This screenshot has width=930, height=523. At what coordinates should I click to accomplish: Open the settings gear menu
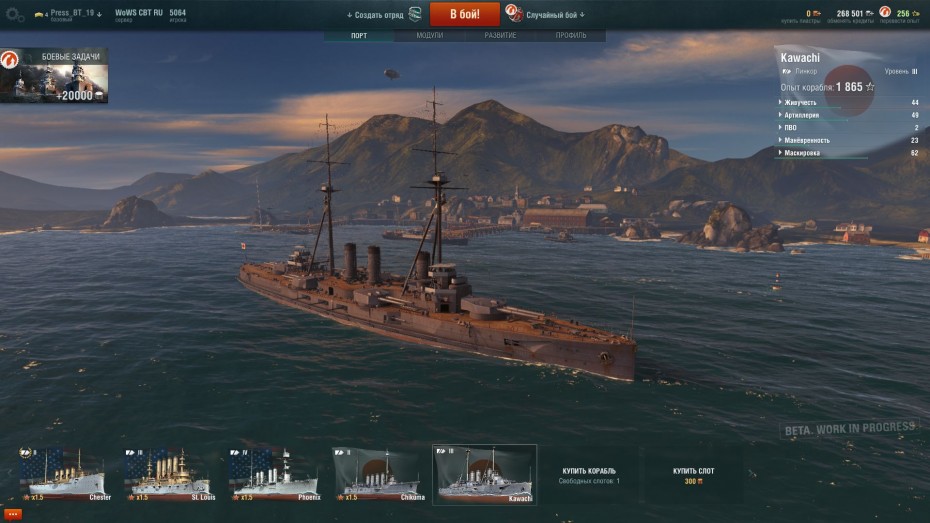pos(14,15)
